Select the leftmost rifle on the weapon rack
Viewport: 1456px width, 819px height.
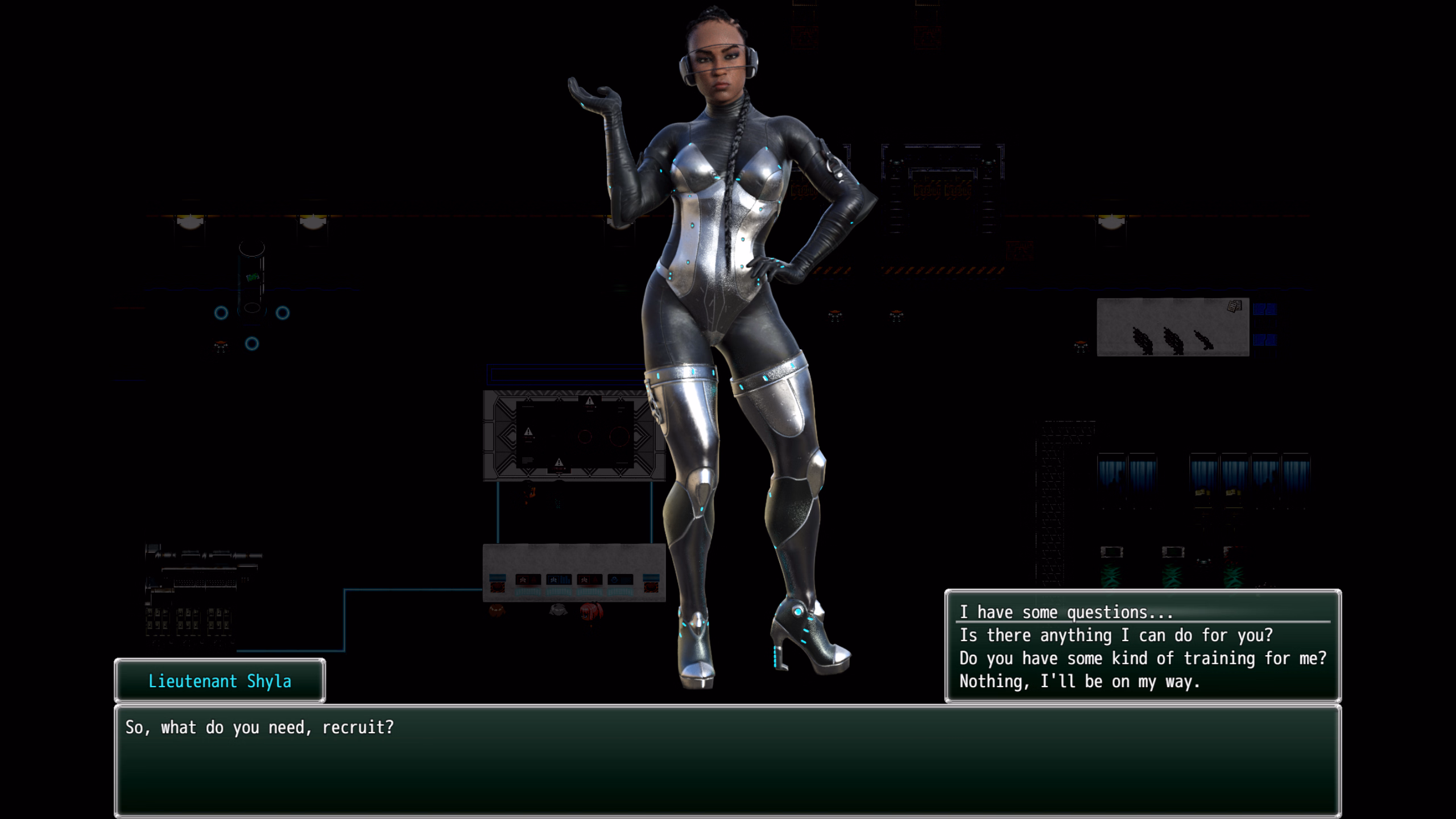(x=1142, y=341)
